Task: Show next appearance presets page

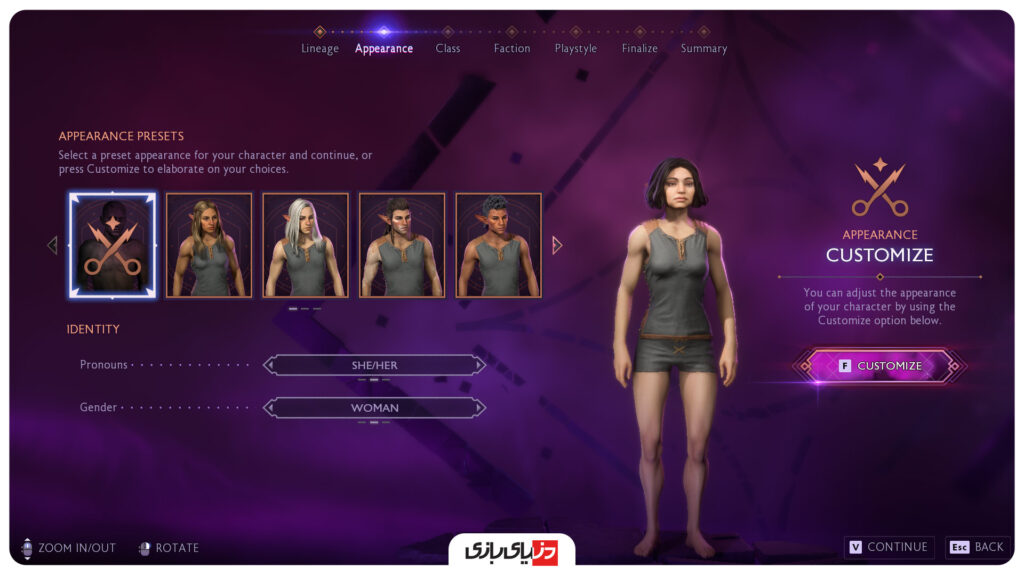Action: (557, 245)
